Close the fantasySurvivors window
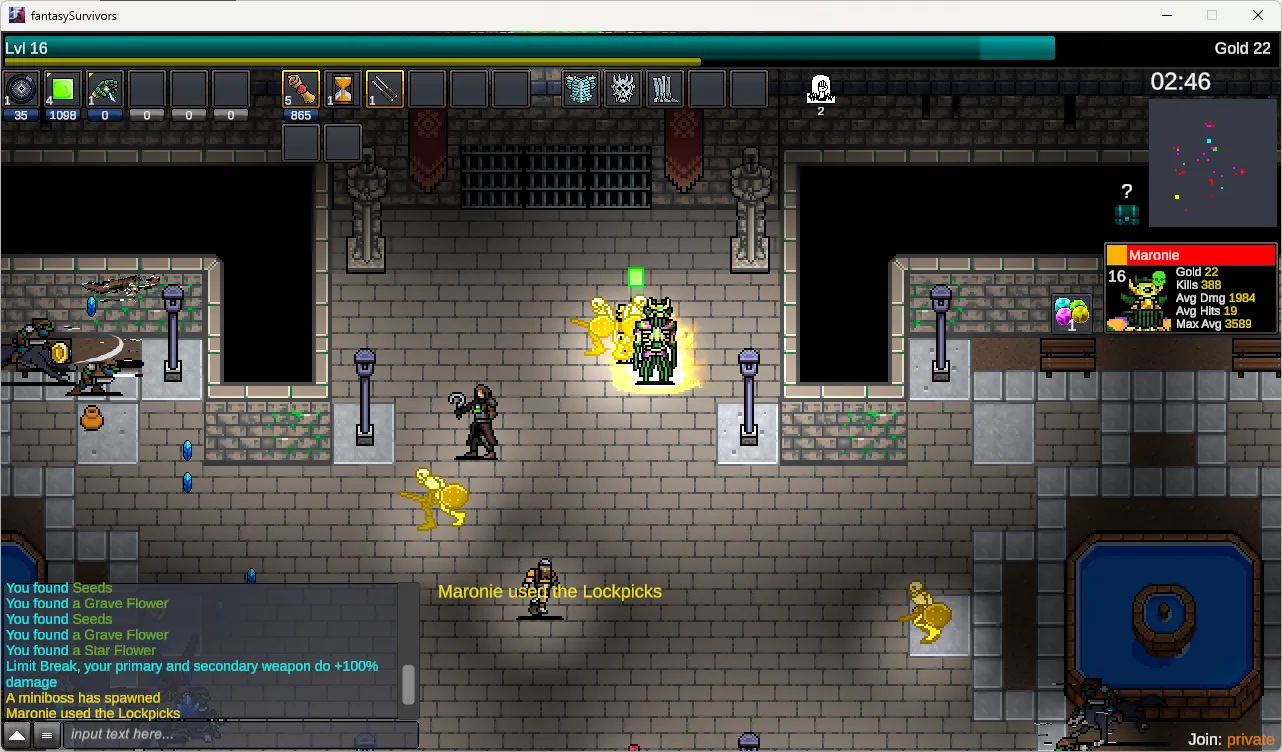Screen dimensions: 1282x752 point(1258,15)
